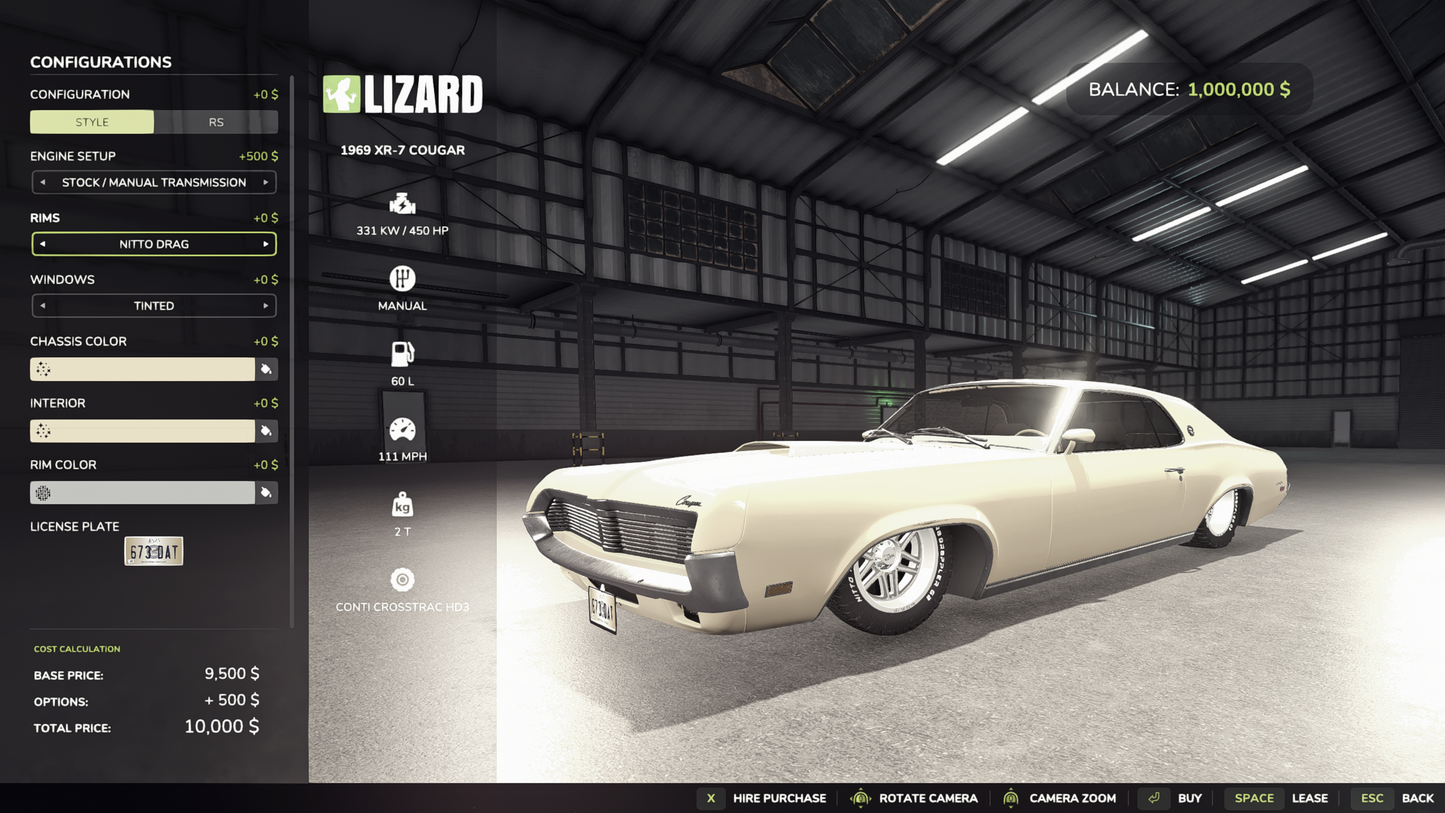The width and height of the screenshot is (1445, 813).
Task: Switch to previous rims option
Action: [42, 244]
